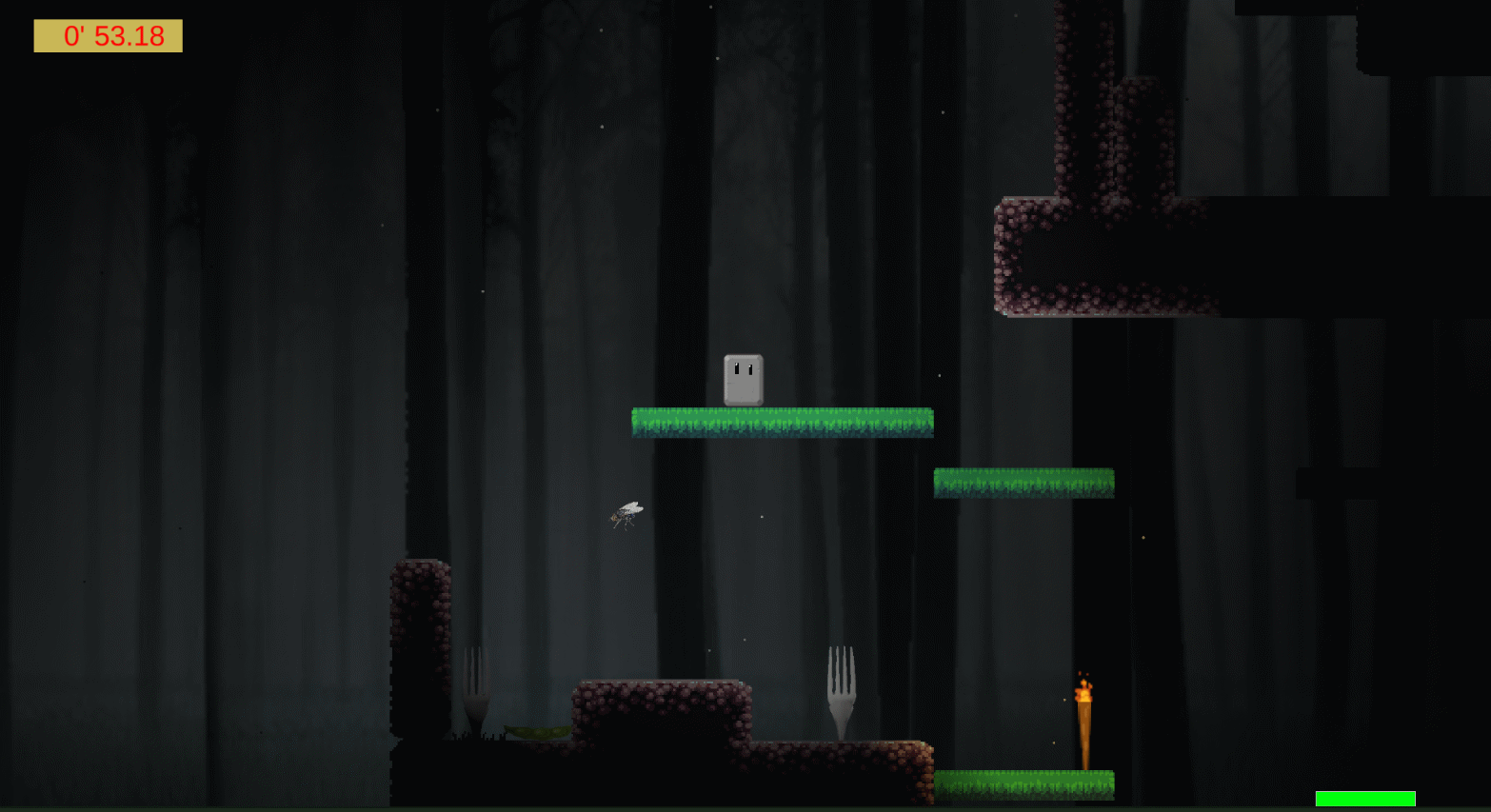Click the character's eyes on the block

point(741,366)
